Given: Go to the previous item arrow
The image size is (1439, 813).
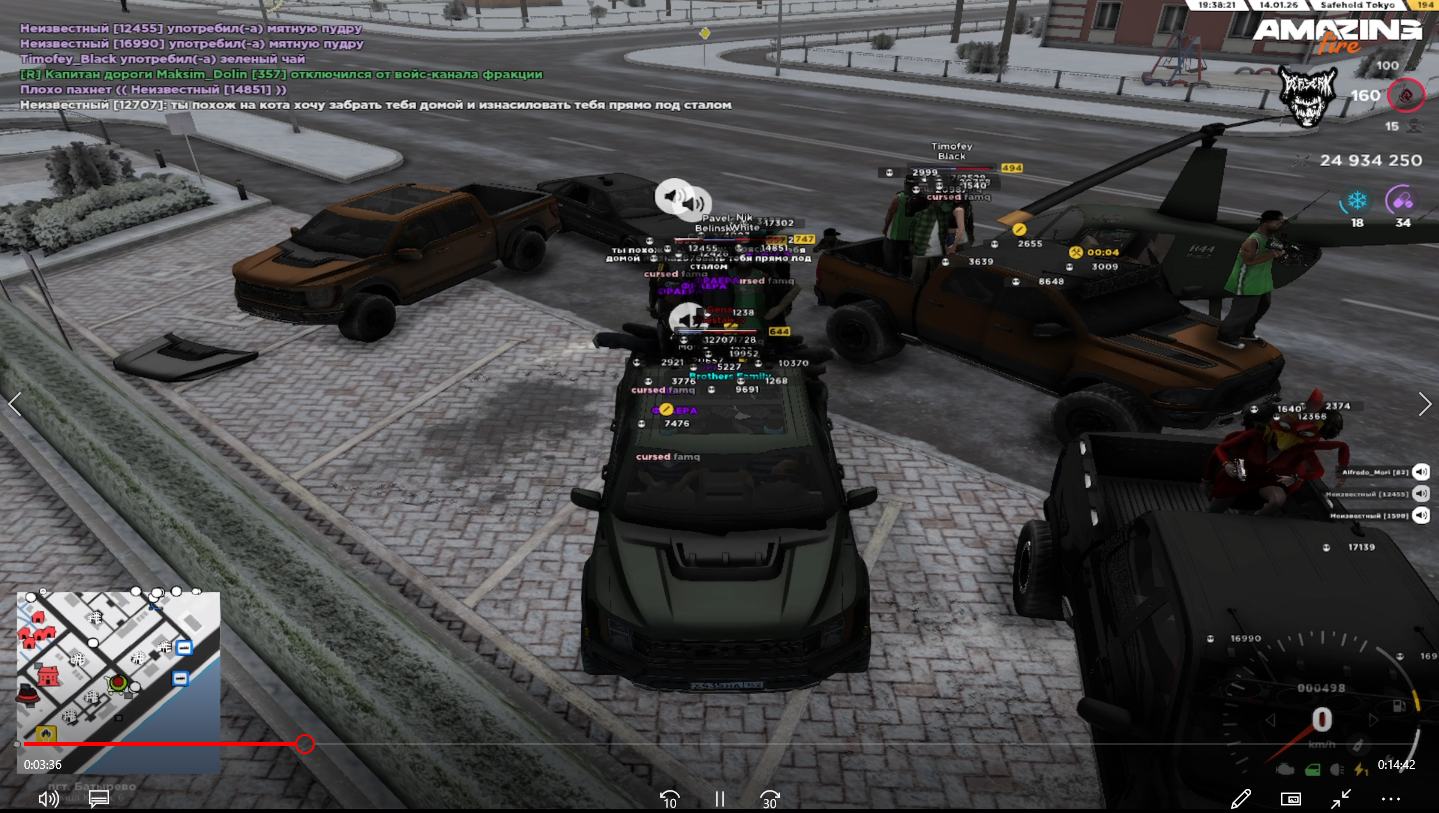Looking at the screenshot, I should [x=14, y=404].
